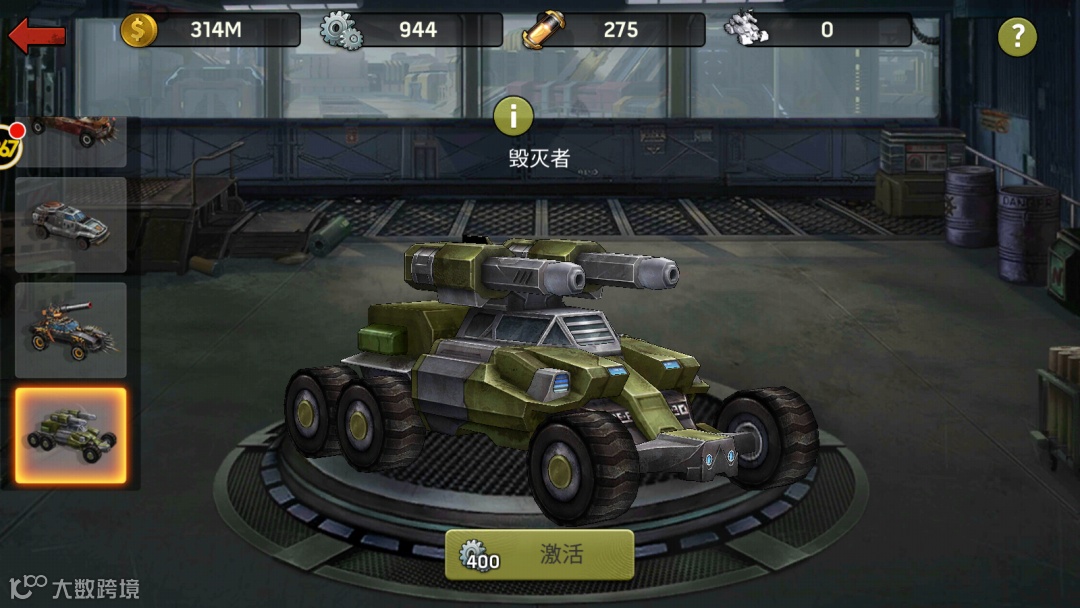Select the white armored truck thumbnail

coord(71,224)
